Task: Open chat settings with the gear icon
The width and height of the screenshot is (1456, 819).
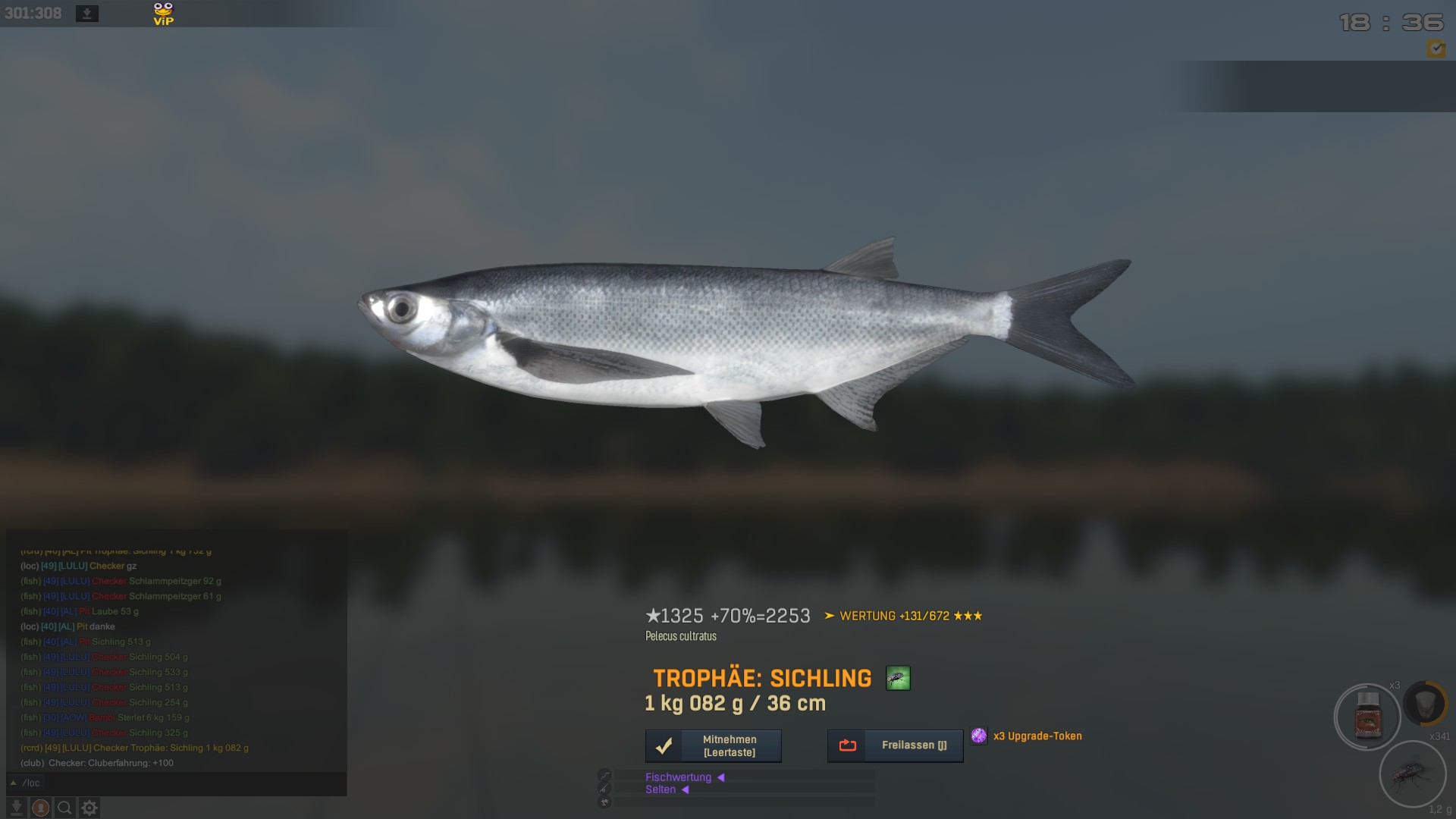Action: pyautogui.click(x=89, y=808)
